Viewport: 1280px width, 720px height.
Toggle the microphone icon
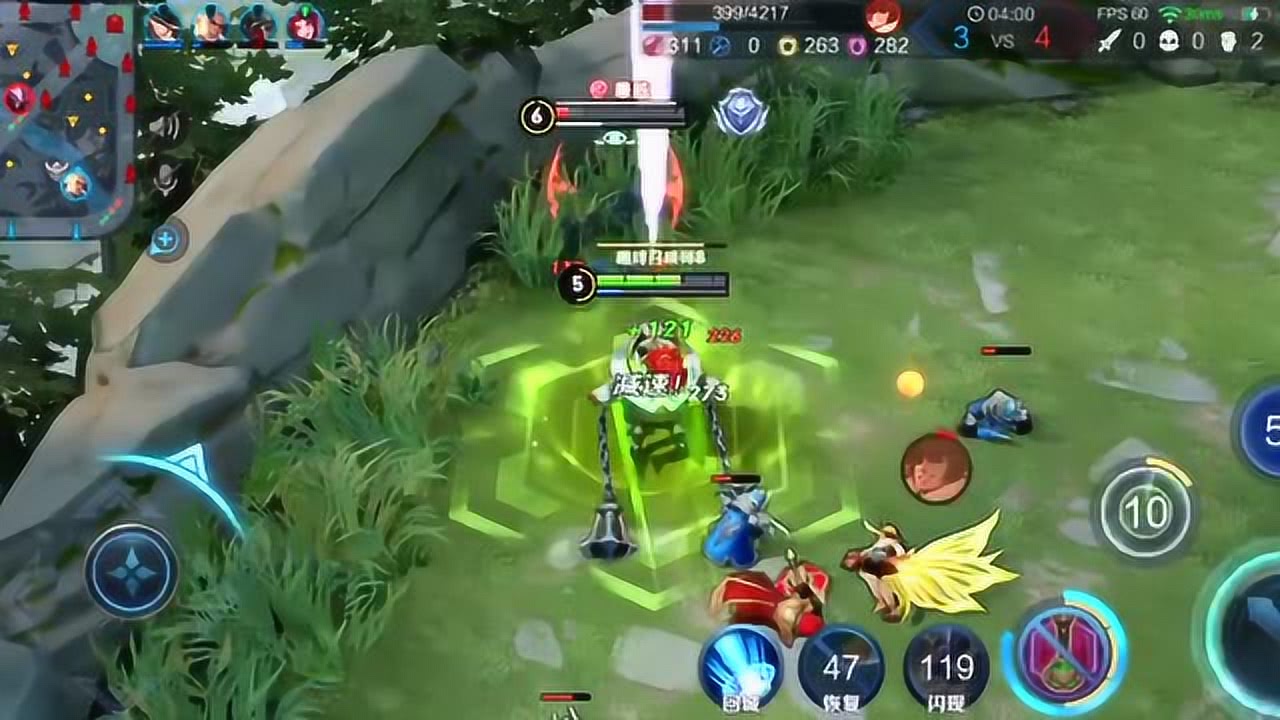click(166, 178)
